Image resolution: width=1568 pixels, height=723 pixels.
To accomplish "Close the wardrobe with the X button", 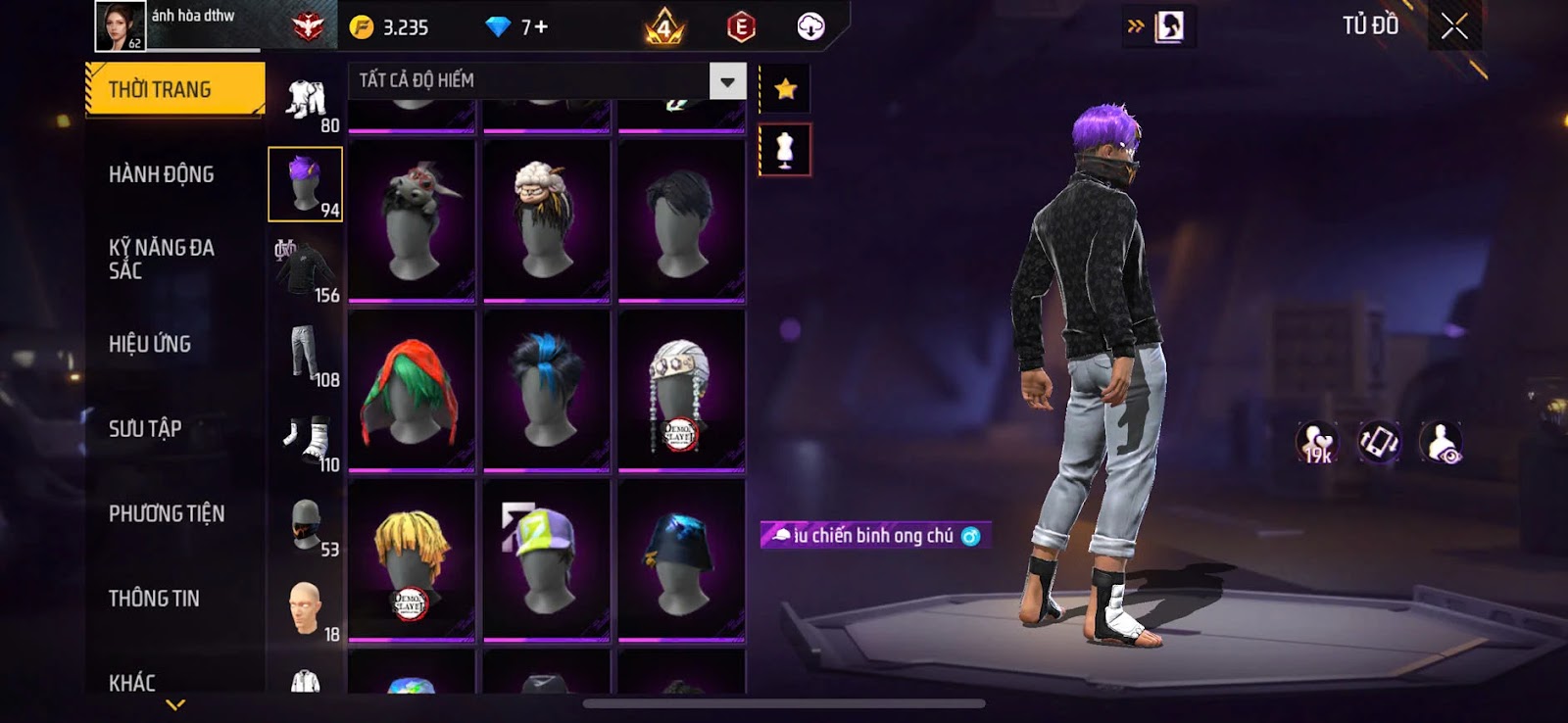I will tap(1454, 26).
